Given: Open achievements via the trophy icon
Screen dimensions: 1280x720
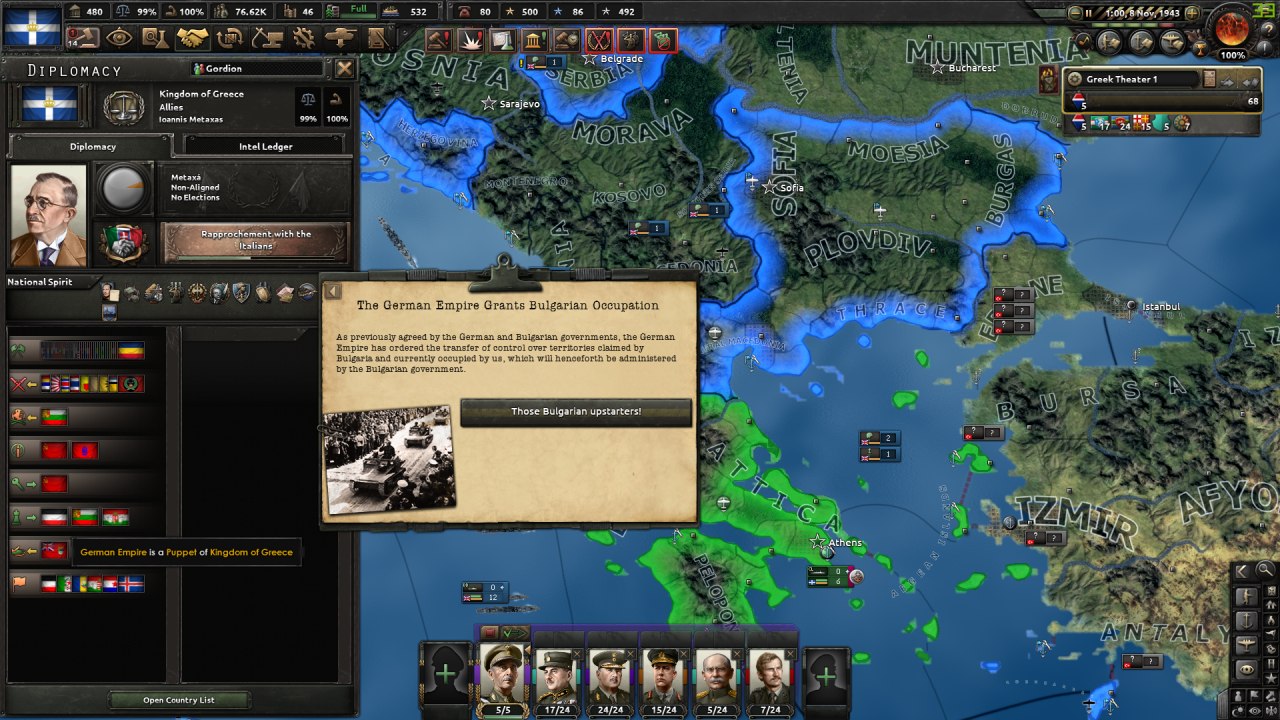Looking at the screenshot, I should pyautogui.click(x=1200, y=48).
